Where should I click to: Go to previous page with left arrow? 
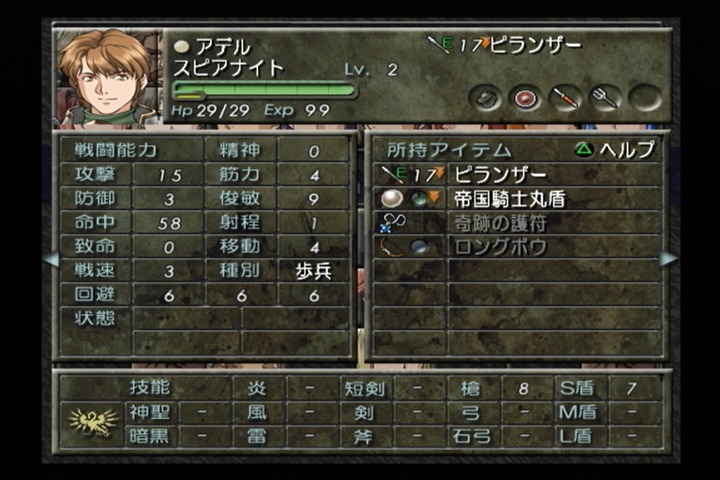point(51,259)
